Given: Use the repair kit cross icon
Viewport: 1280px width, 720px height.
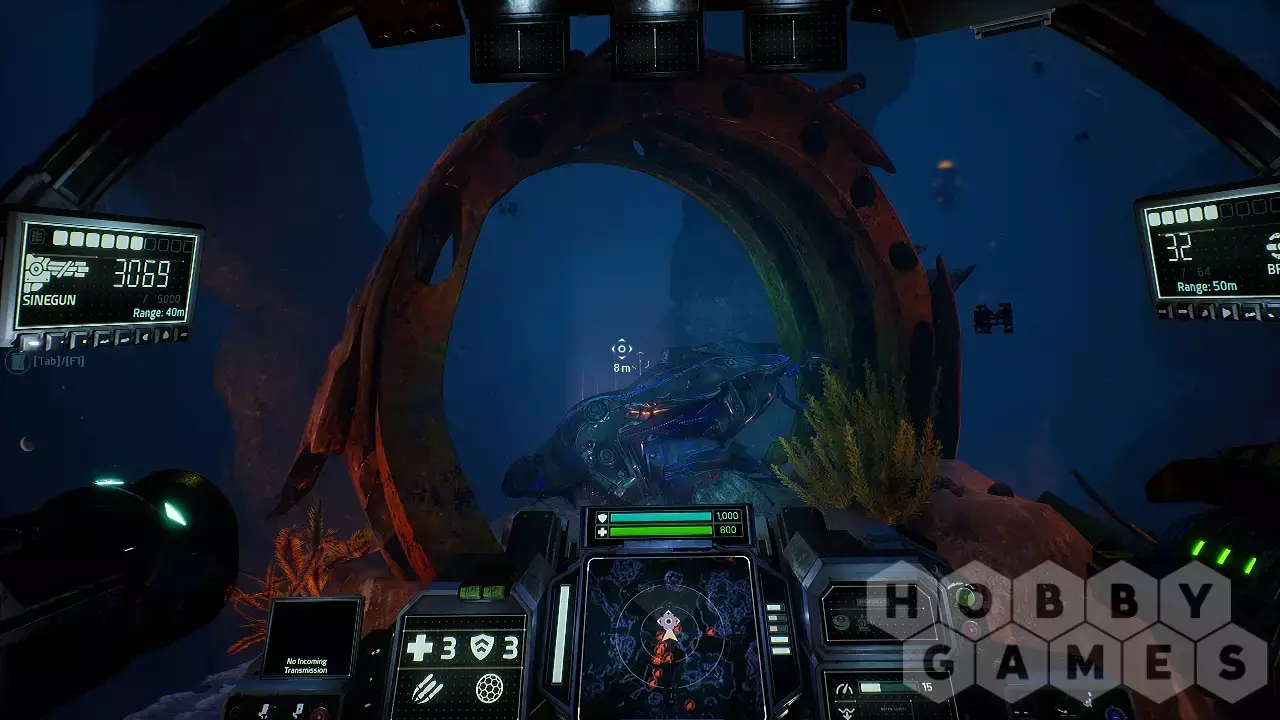Looking at the screenshot, I should pos(420,648).
